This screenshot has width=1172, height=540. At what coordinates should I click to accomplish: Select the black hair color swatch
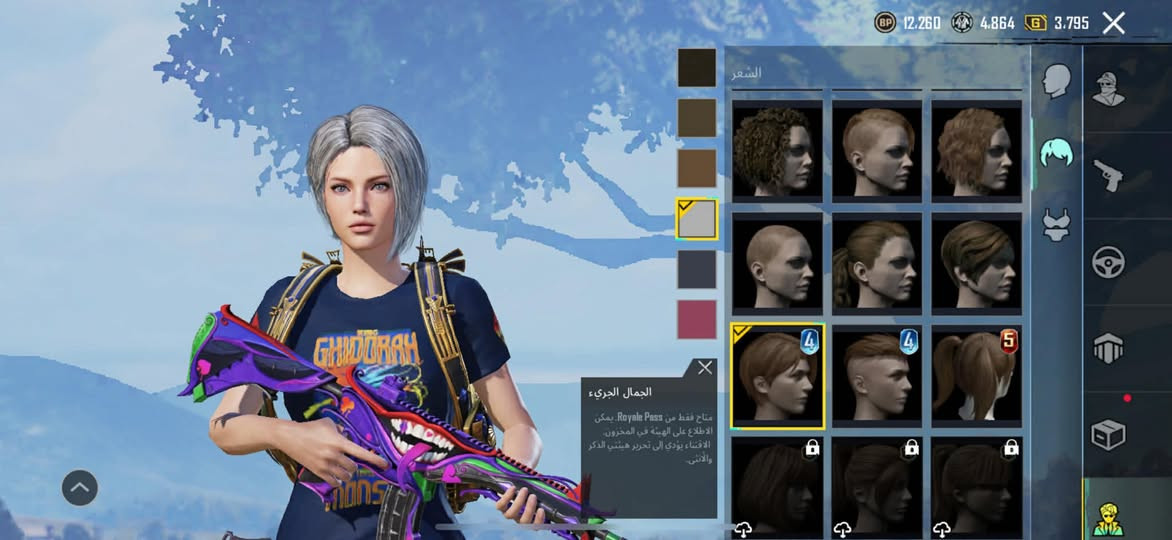point(697,67)
